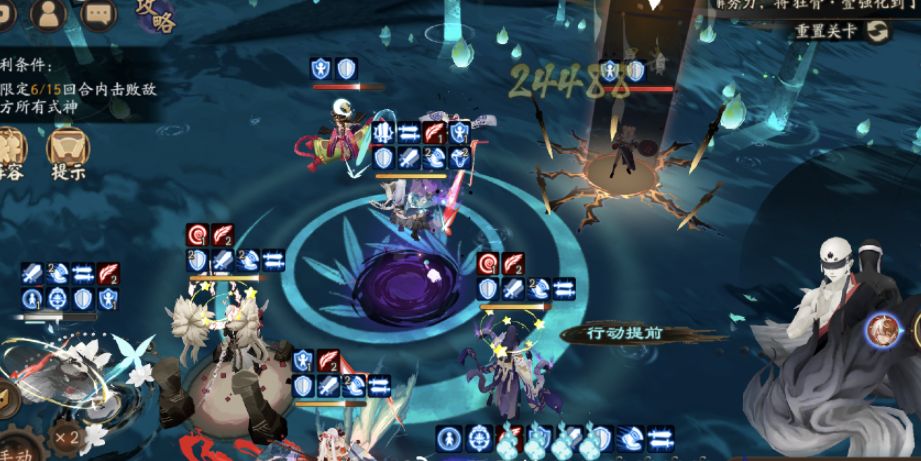
Task: Select the shikigami portrait with orange ring
Action: 882,330
